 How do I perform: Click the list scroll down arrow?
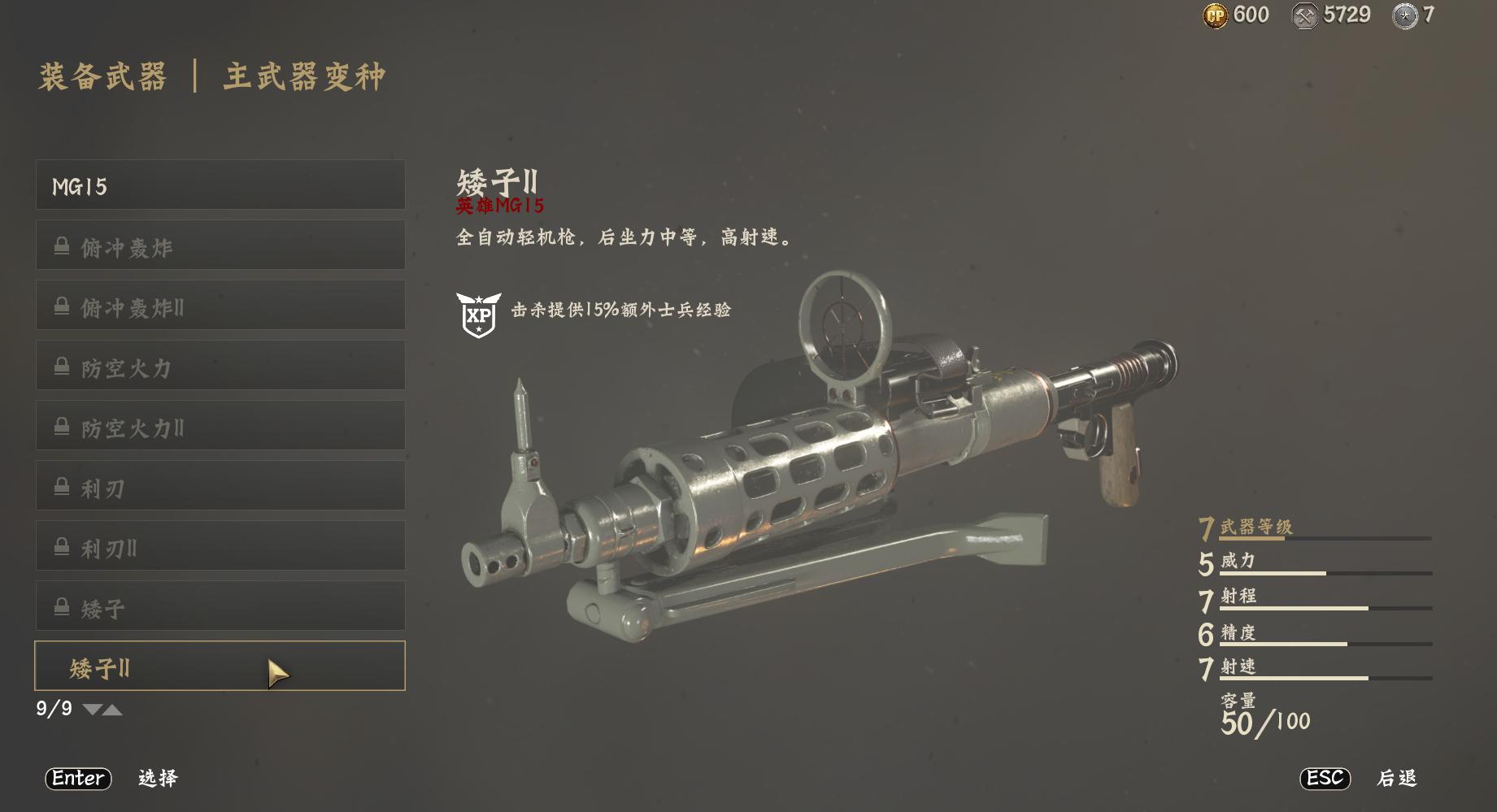tap(92, 710)
